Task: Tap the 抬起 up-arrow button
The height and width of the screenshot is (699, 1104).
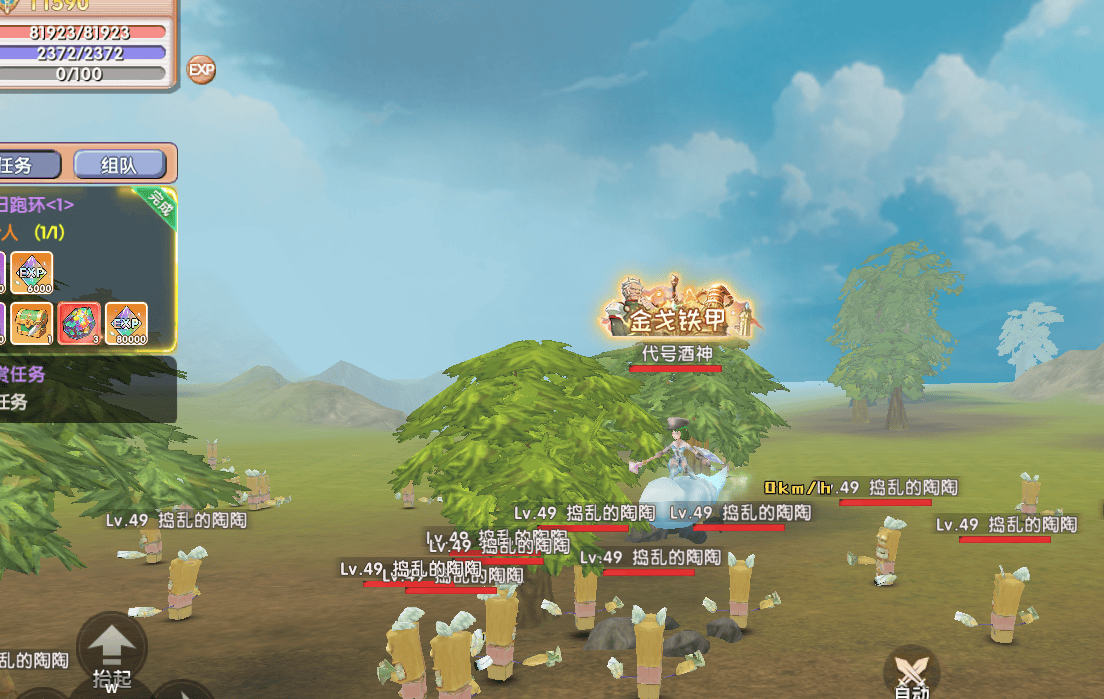Action: point(112,646)
